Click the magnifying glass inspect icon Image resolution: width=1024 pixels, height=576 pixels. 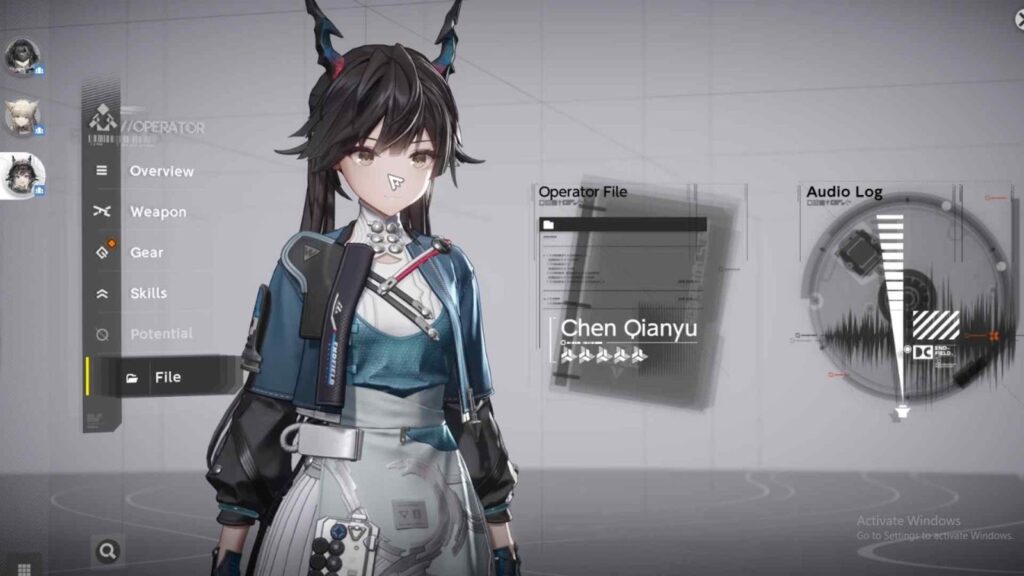[107, 549]
